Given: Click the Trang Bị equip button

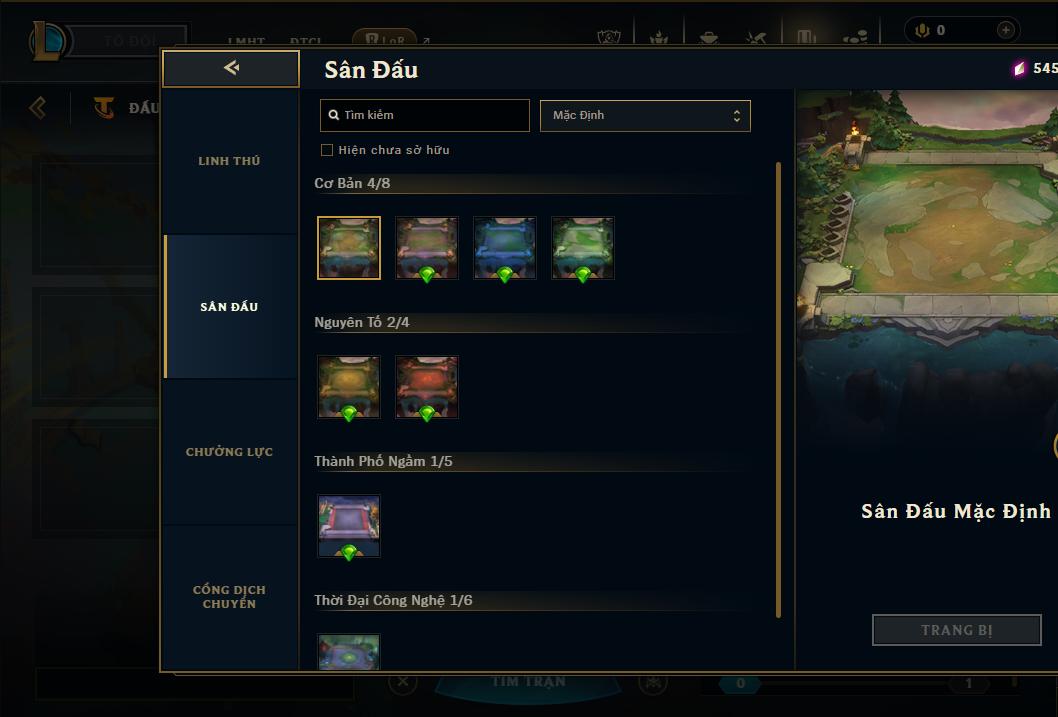Looking at the screenshot, I should tap(957, 630).
